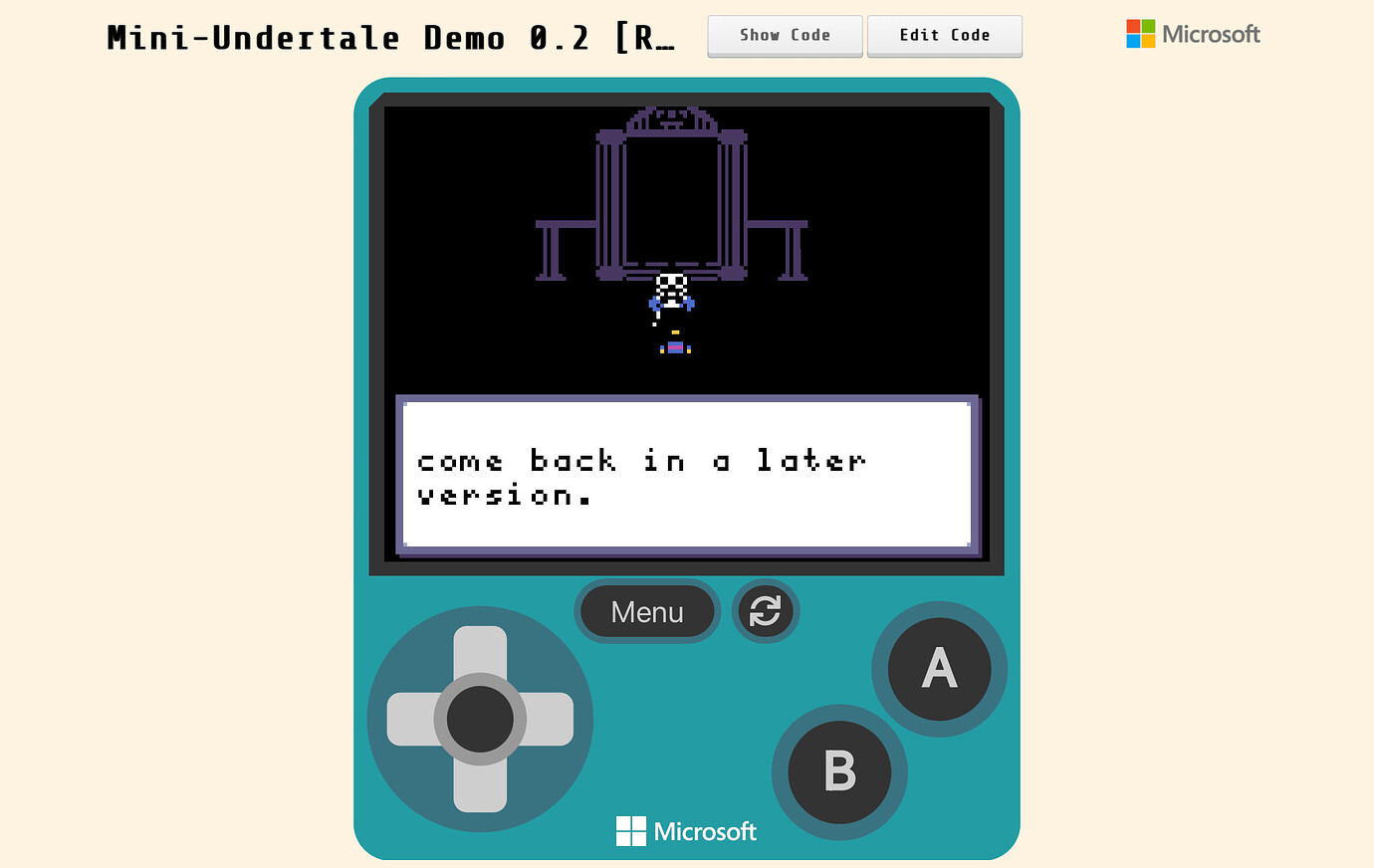The image size is (1374, 868).
Task: Click the Edit Code button
Action: [944, 36]
